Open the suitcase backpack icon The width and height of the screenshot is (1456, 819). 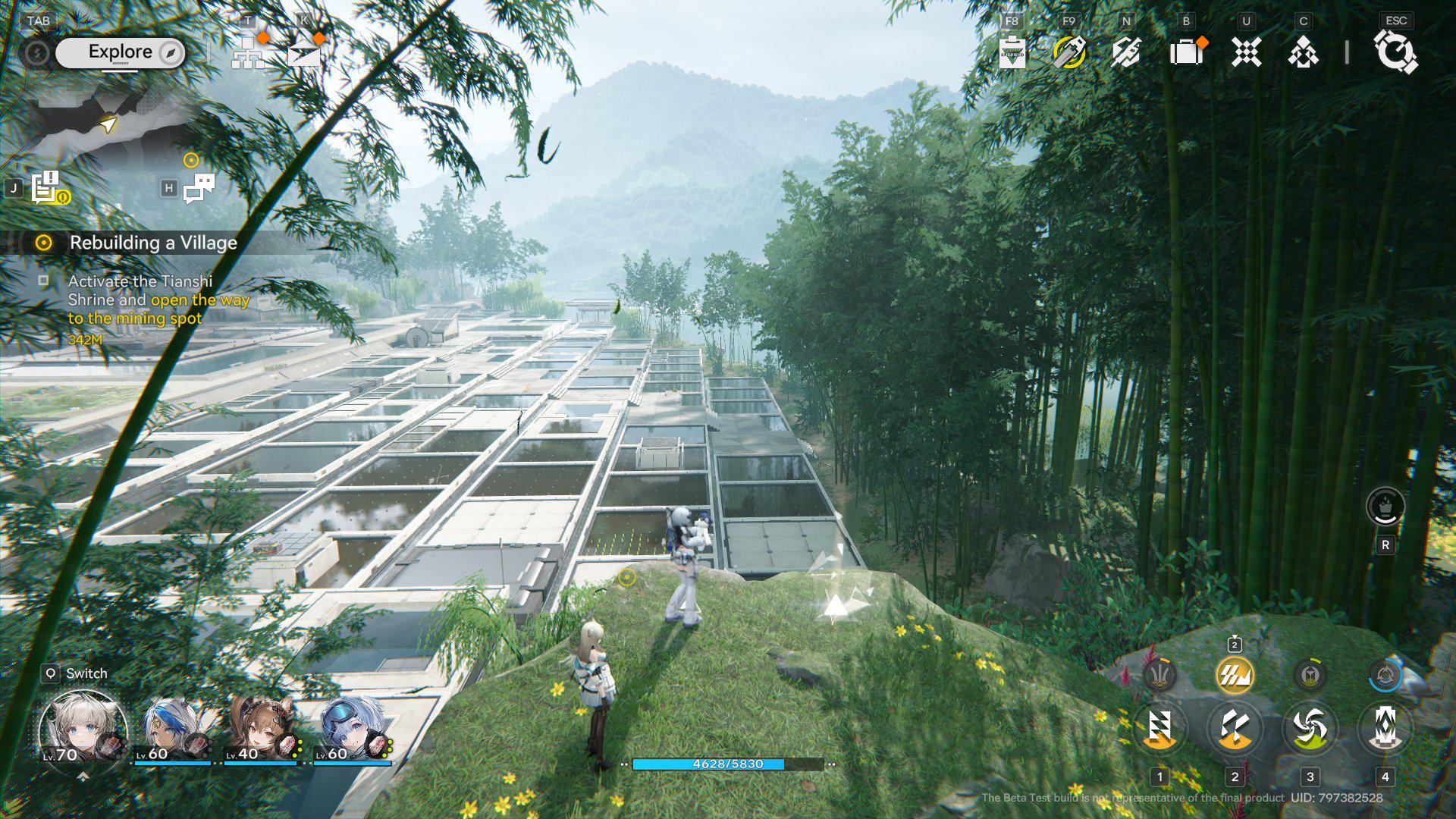pos(1187,52)
